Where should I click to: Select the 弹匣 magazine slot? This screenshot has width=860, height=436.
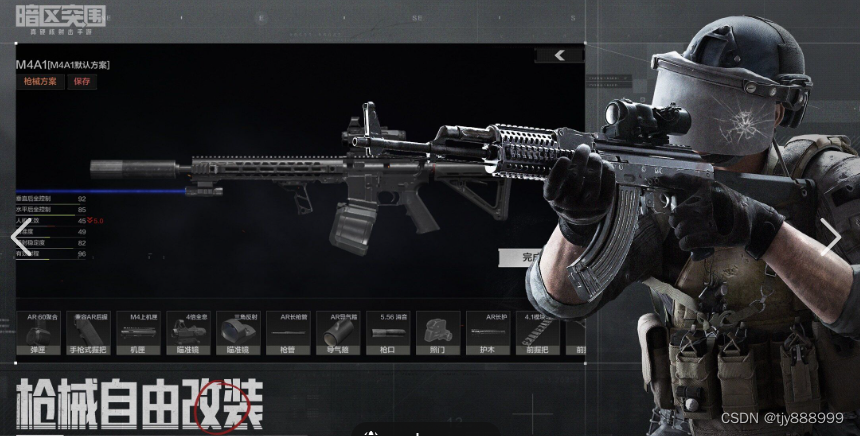click(x=38, y=334)
